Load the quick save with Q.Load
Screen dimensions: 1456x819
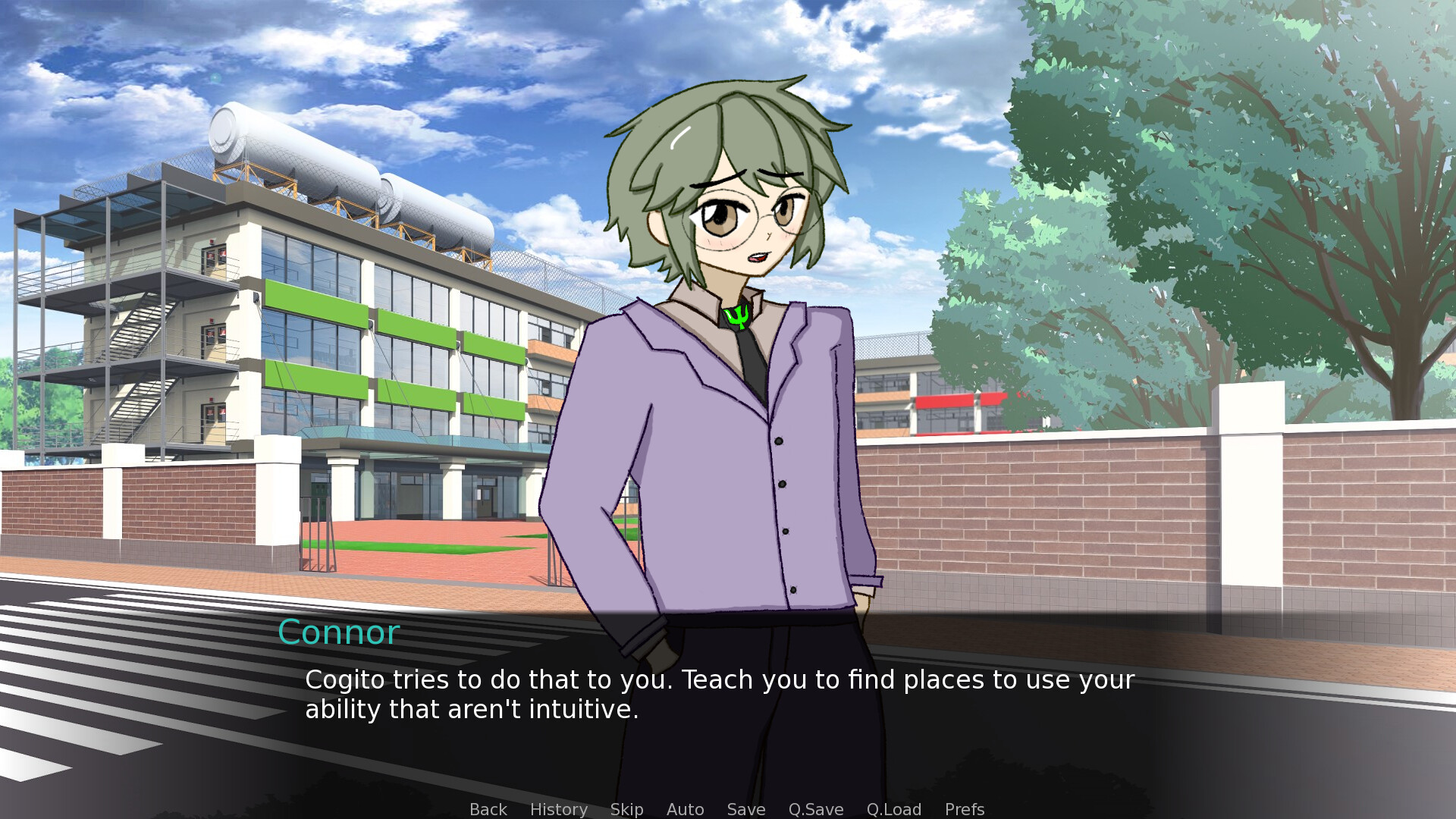(x=893, y=809)
